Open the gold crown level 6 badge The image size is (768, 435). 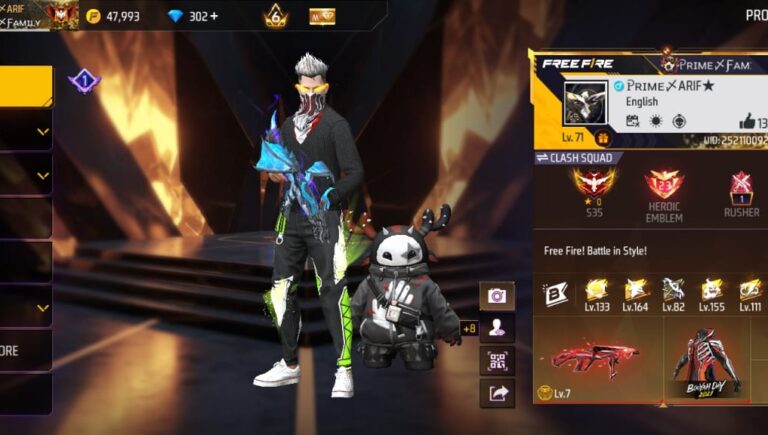pyautogui.click(x=275, y=16)
